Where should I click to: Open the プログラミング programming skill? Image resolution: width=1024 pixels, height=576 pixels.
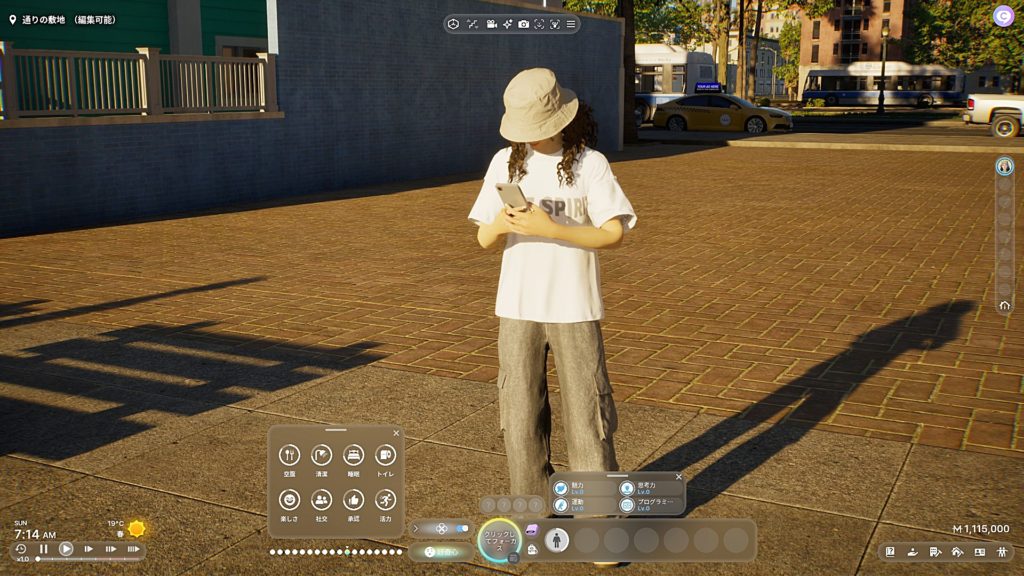(x=627, y=505)
